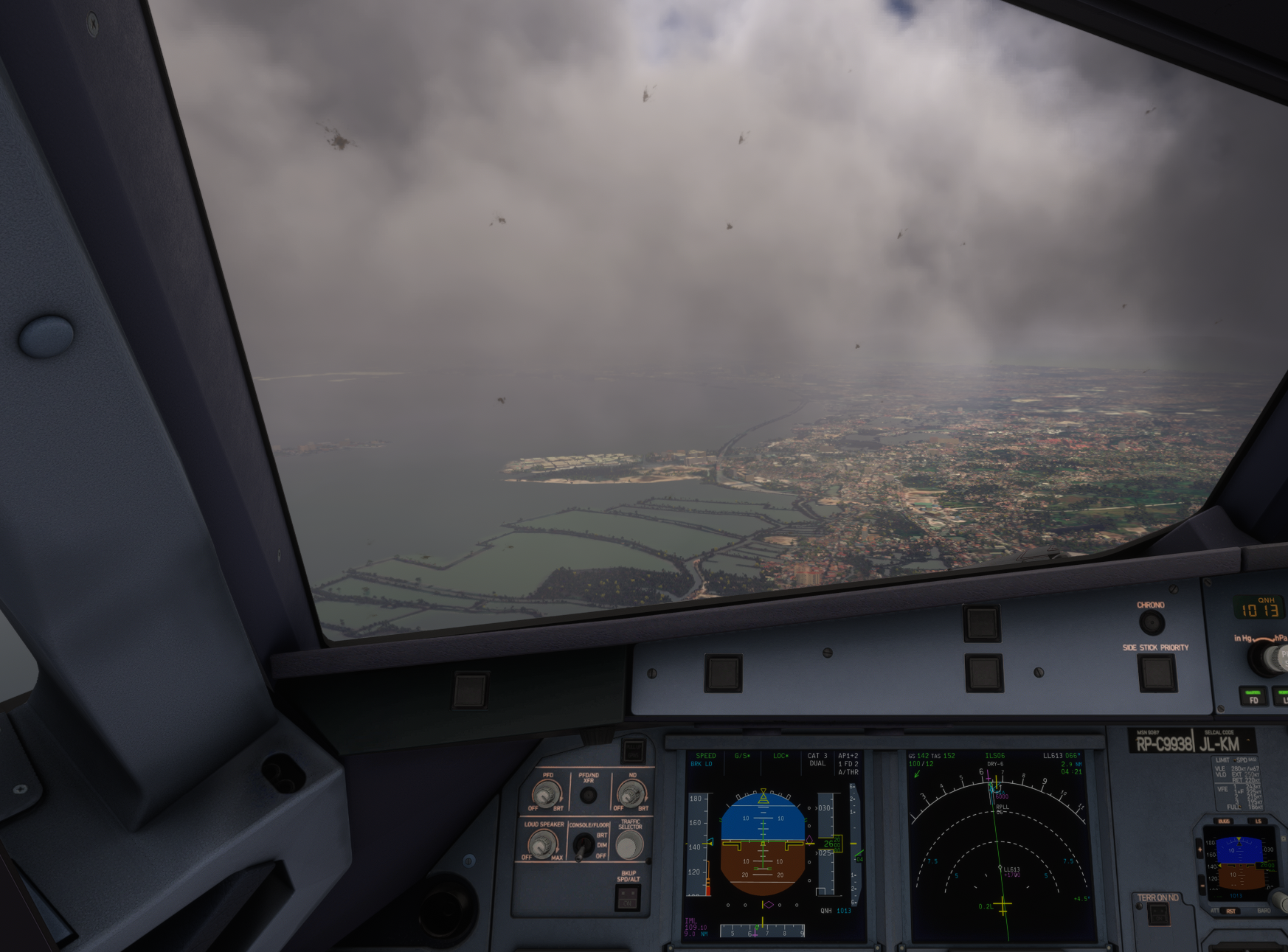Turn the PFD brightness knob
This screenshot has height=952, width=1288.
click(546, 794)
